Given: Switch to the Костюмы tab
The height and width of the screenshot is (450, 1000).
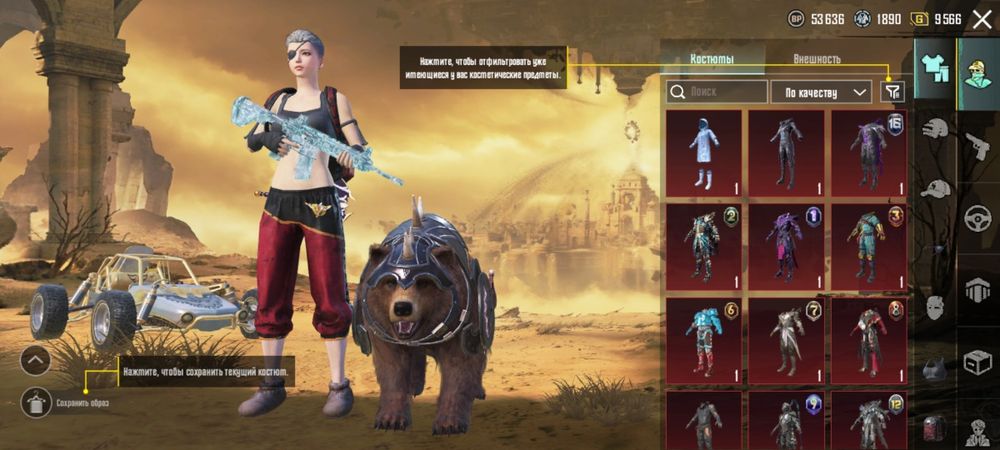Looking at the screenshot, I should click(712, 59).
